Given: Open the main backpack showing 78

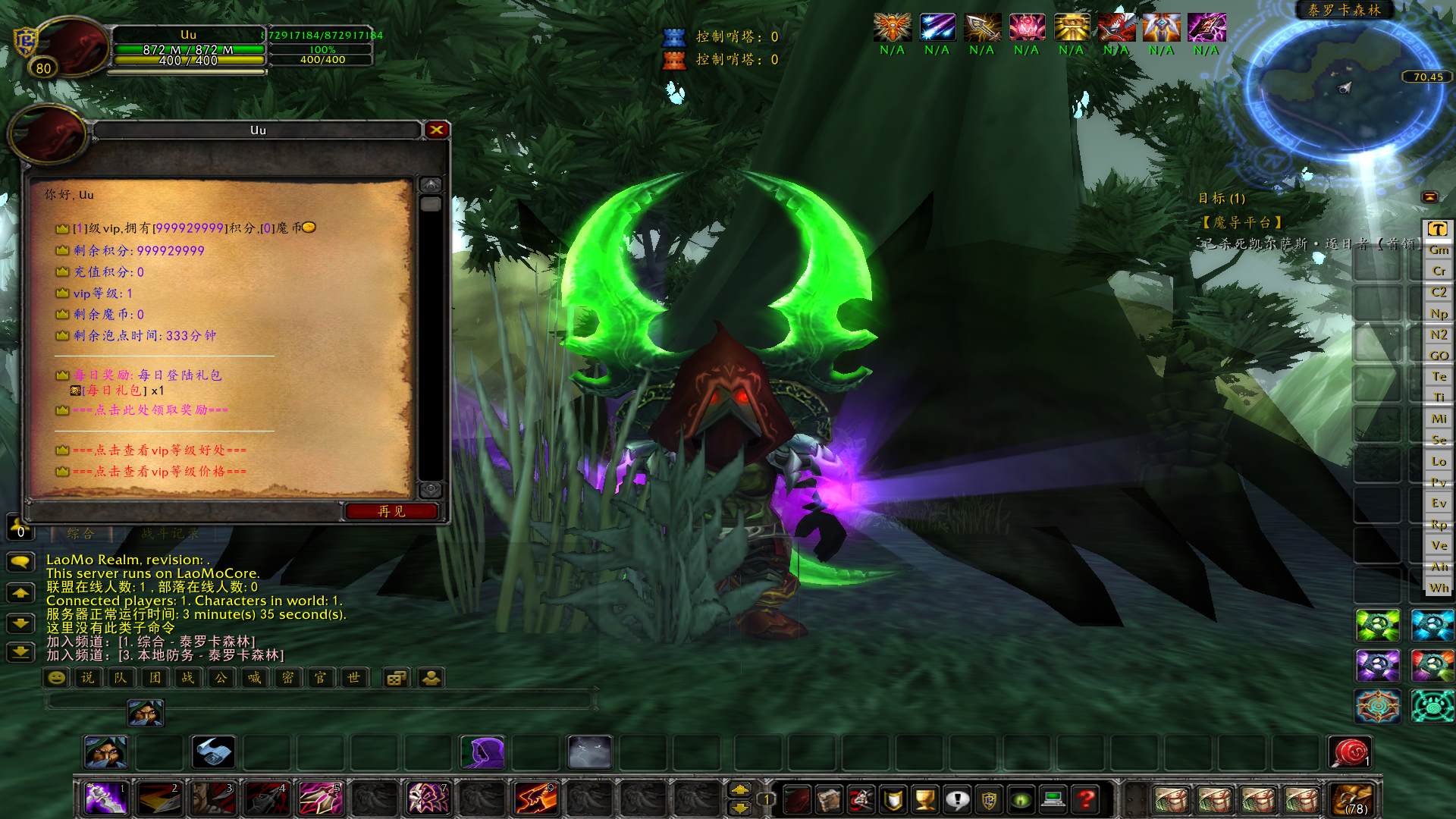Looking at the screenshot, I should 1351,799.
